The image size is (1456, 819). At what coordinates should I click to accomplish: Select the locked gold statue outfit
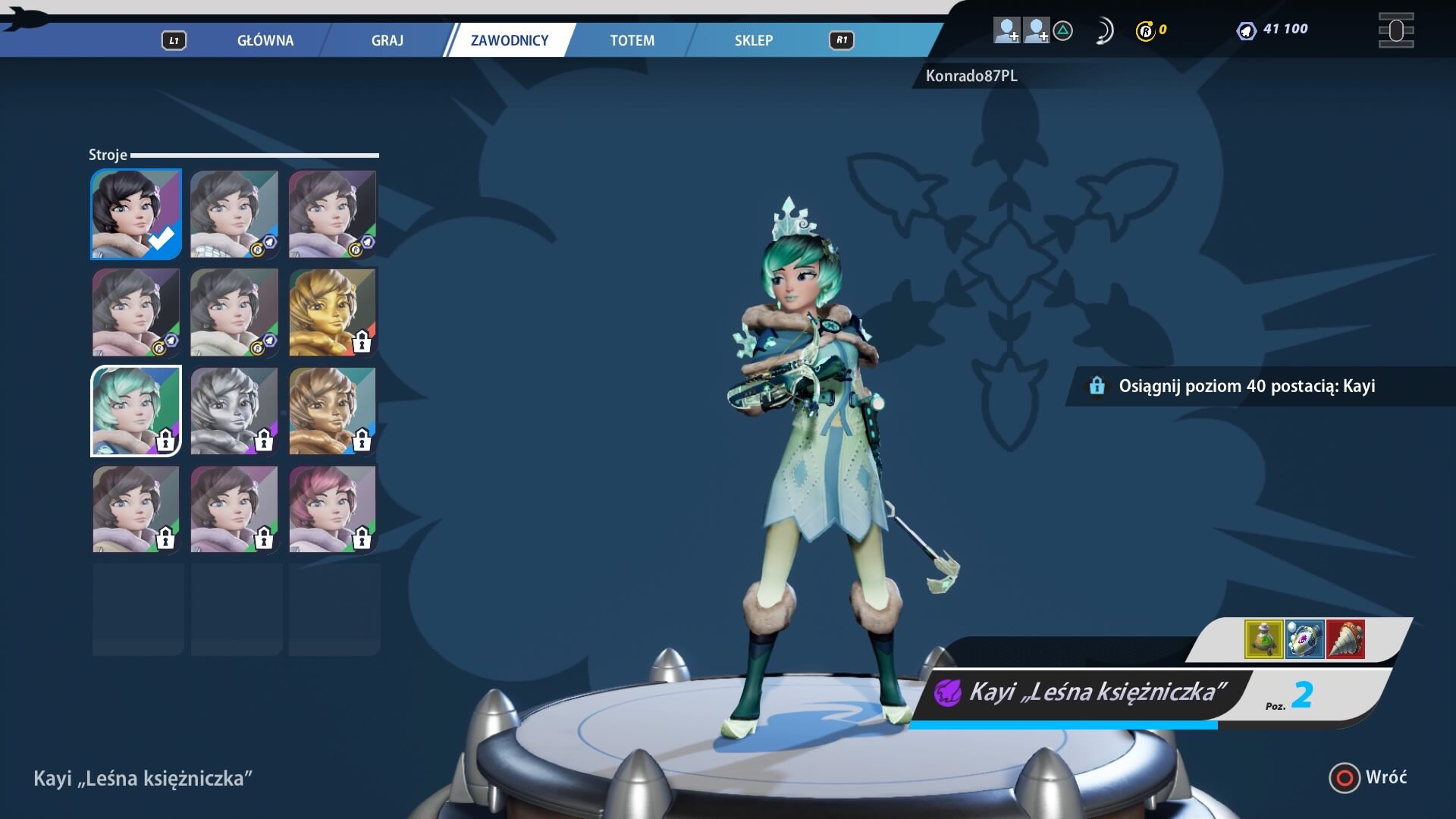coord(332,312)
